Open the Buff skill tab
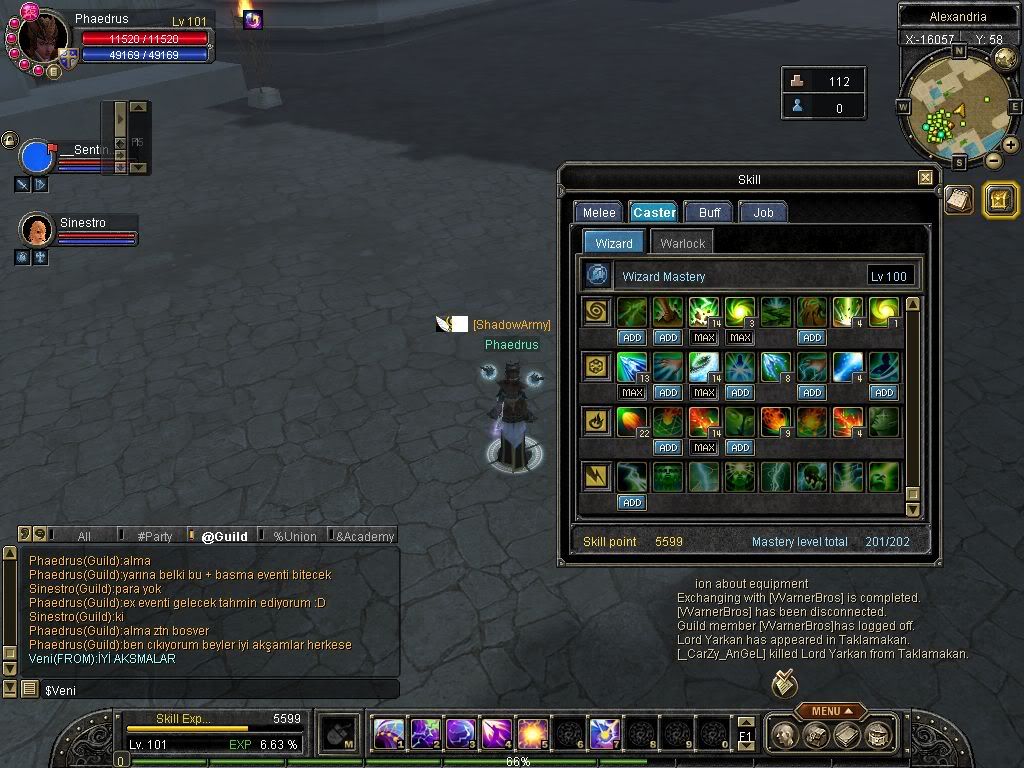Image resolution: width=1024 pixels, height=768 pixels. click(709, 212)
